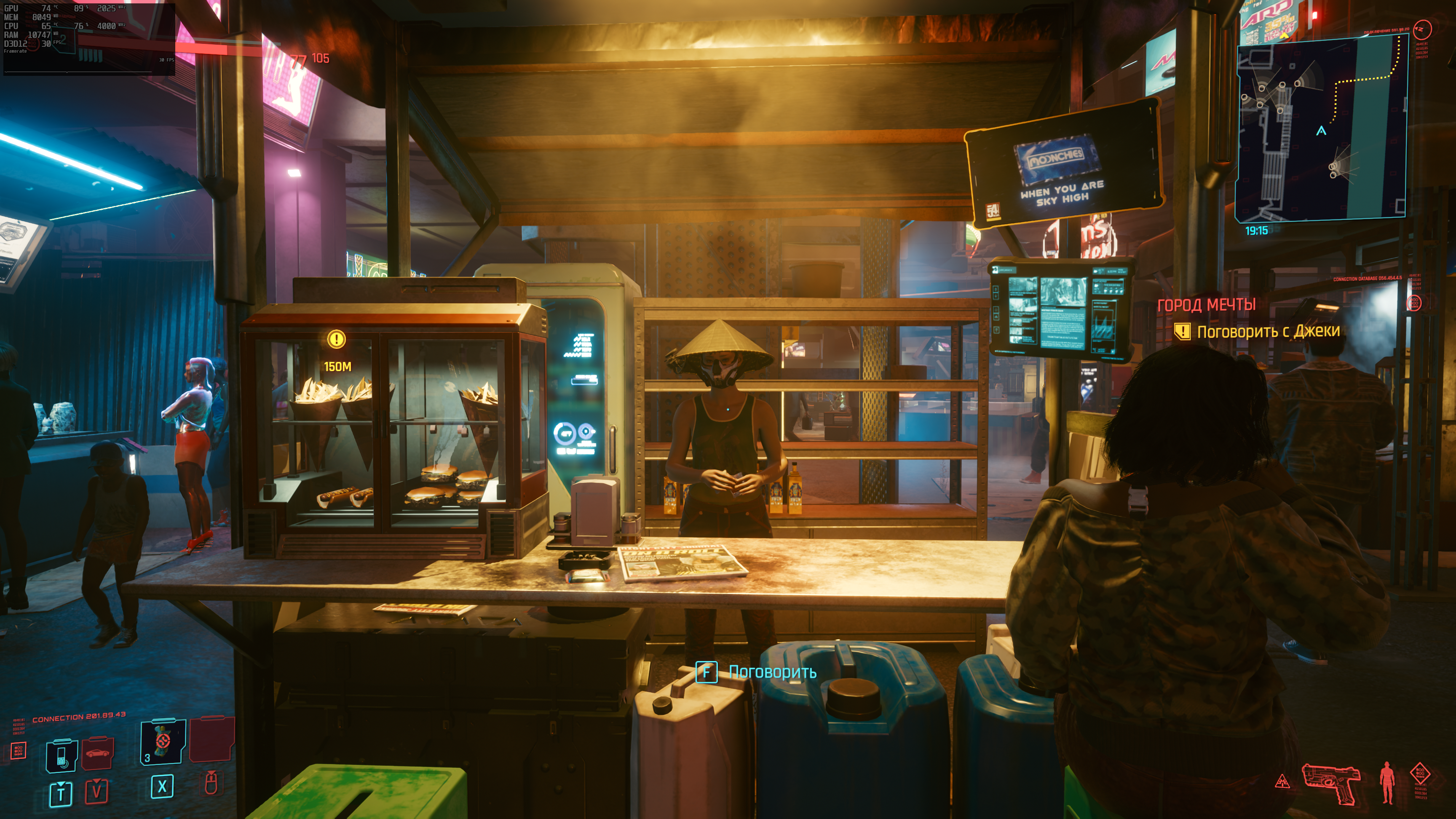The height and width of the screenshot is (819, 1456).
Task: Click the explosion warning triangle icon
Action: pyautogui.click(x=1283, y=782)
